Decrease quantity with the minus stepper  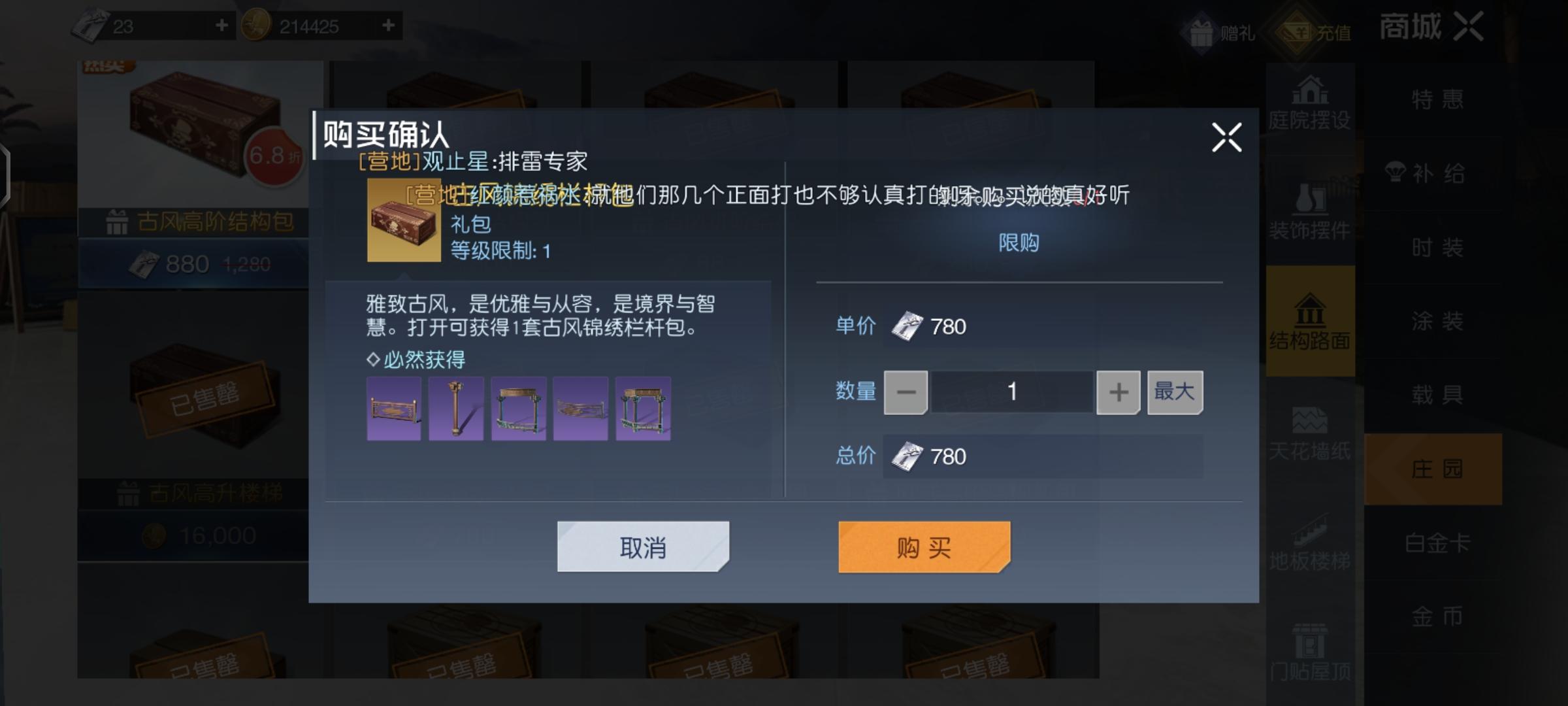pos(905,392)
